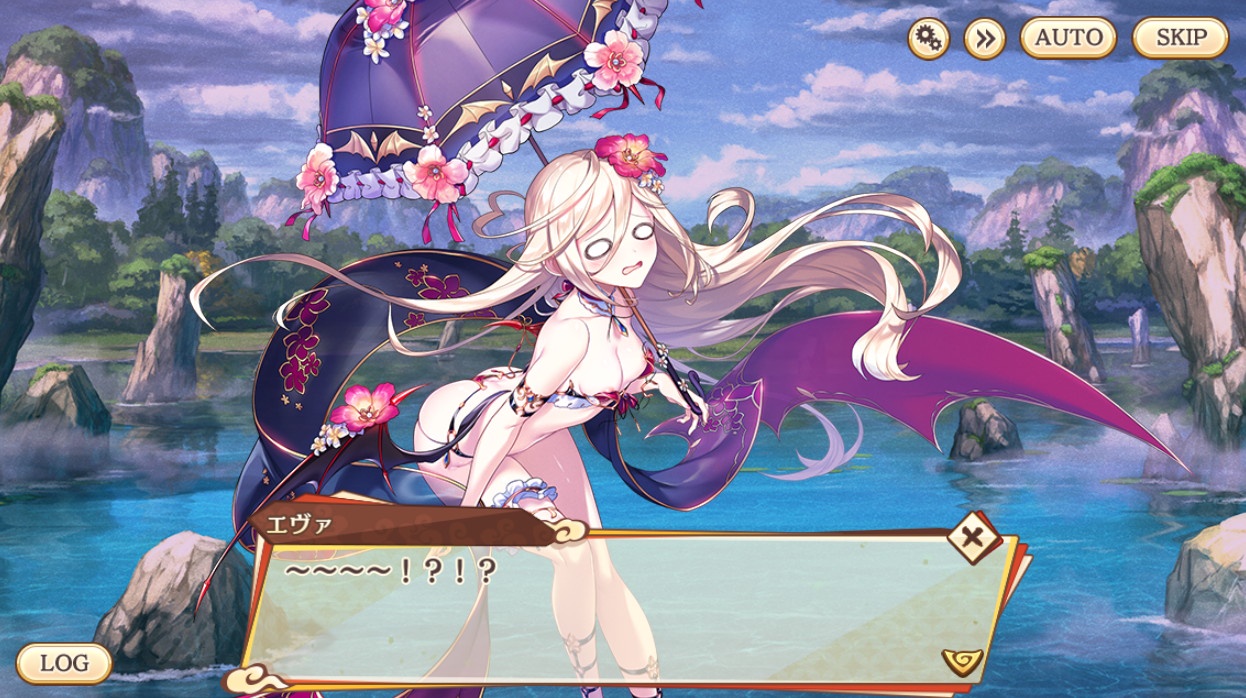Skip the story scene
Screen dimensions: 1246x698
[1180, 39]
